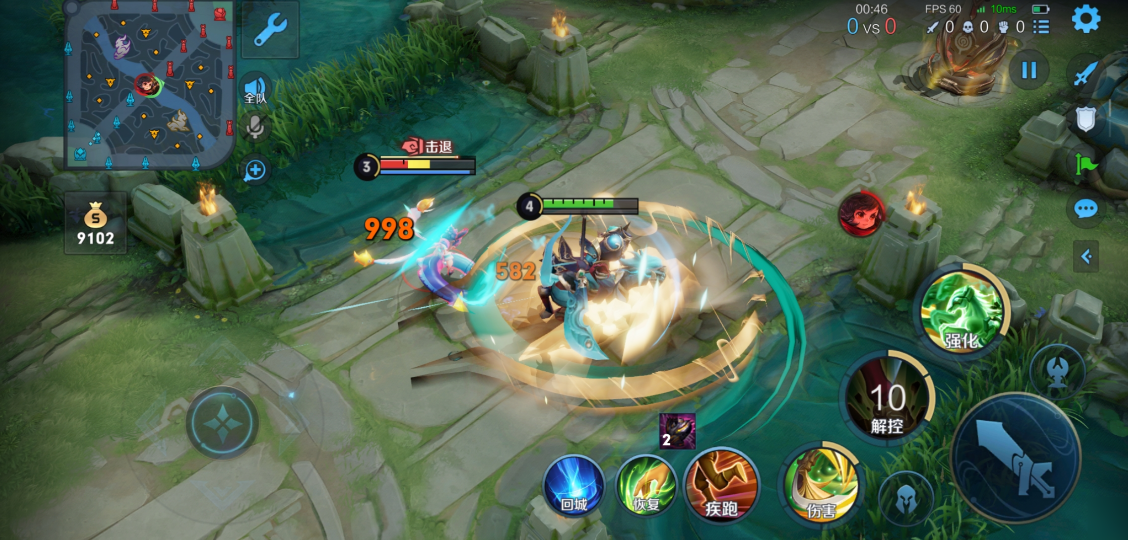
Task: Activate the 恢复 restore spell
Action: click(646, 484)
